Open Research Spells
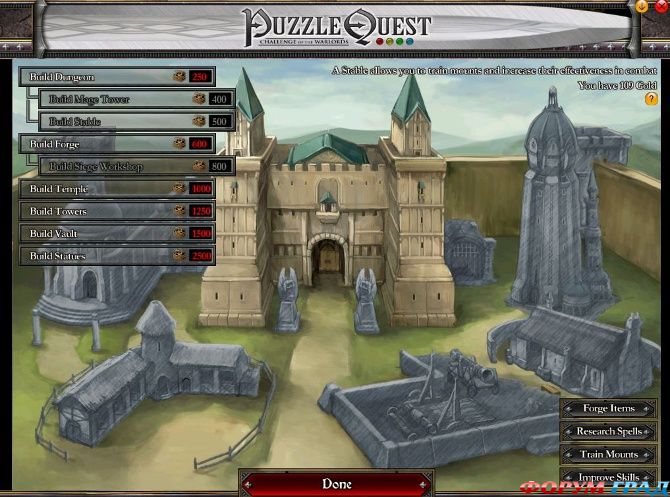 pyautogui.click(x=610, y=432)
